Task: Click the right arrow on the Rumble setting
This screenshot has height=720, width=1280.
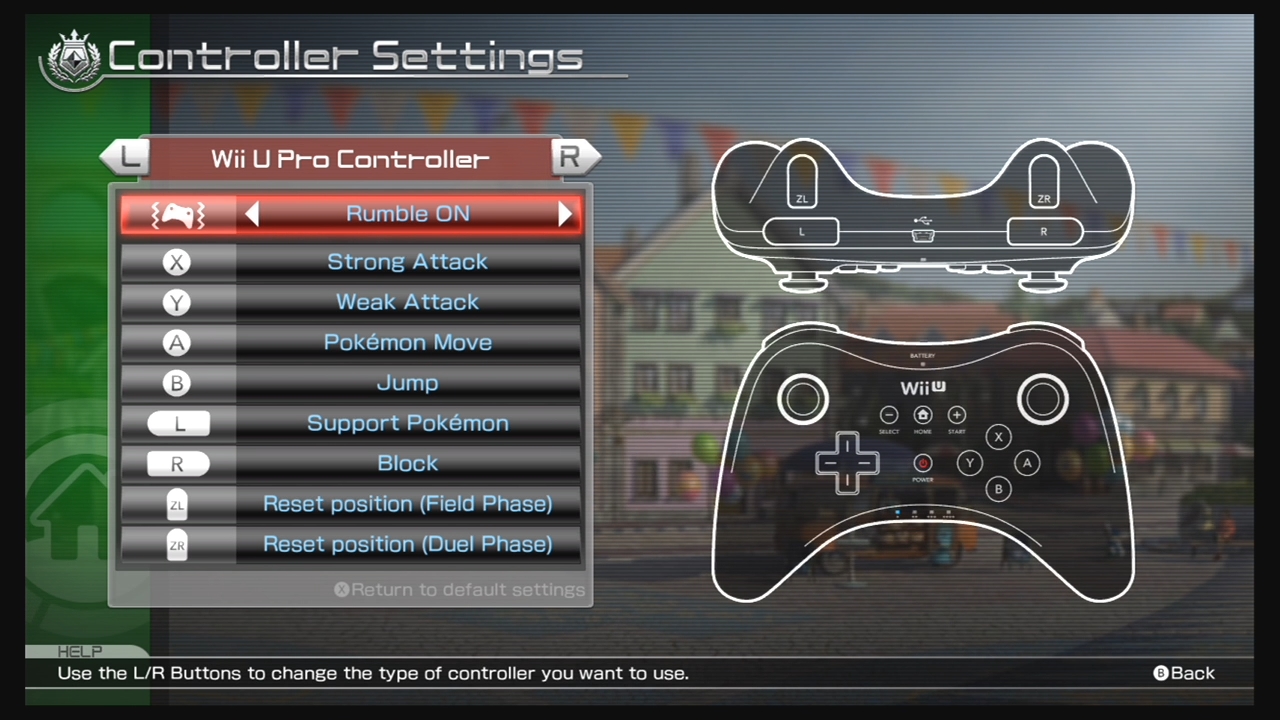Action: [x=565, y=213]
